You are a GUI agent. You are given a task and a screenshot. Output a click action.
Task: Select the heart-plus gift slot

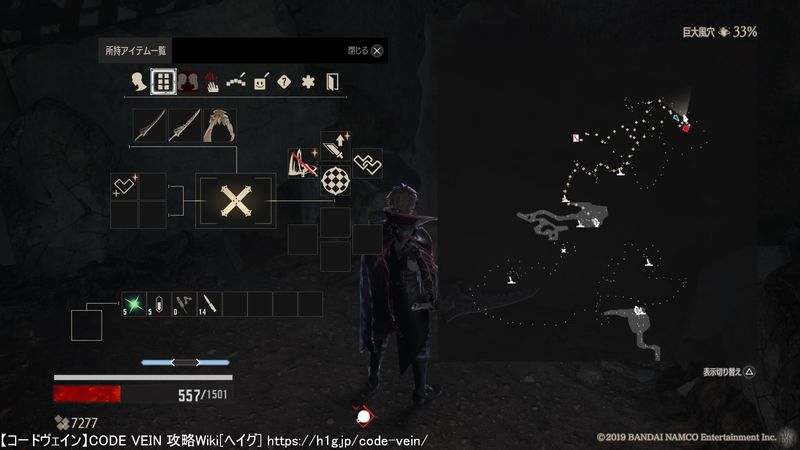click(125, 186)
